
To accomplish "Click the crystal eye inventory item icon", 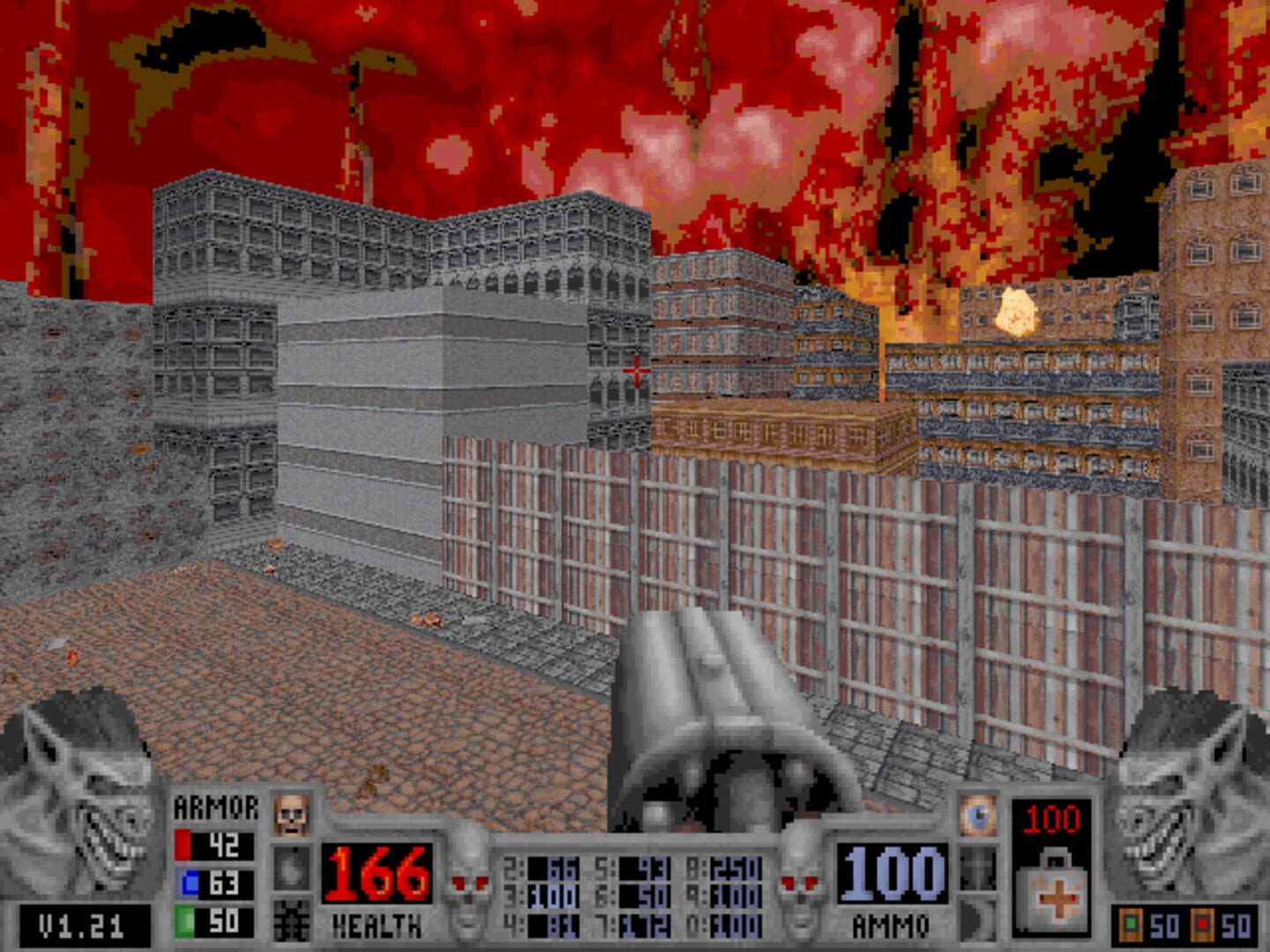I will (x=979, y=815).
